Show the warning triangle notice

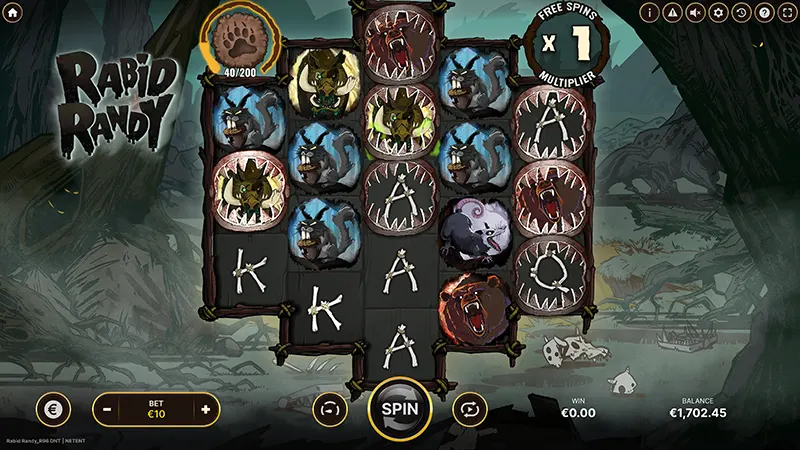673,13
